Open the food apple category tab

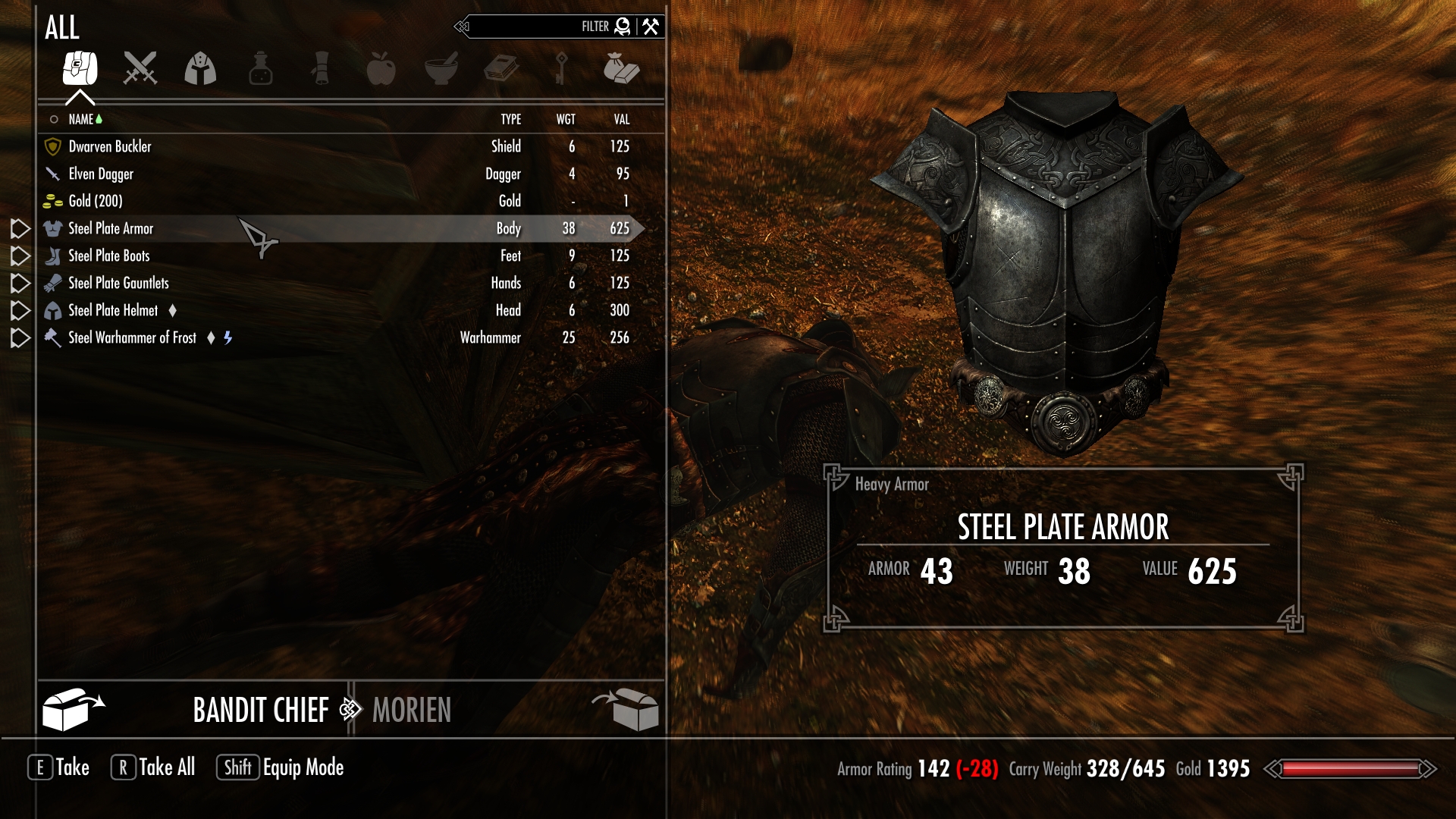pos(381,68)
